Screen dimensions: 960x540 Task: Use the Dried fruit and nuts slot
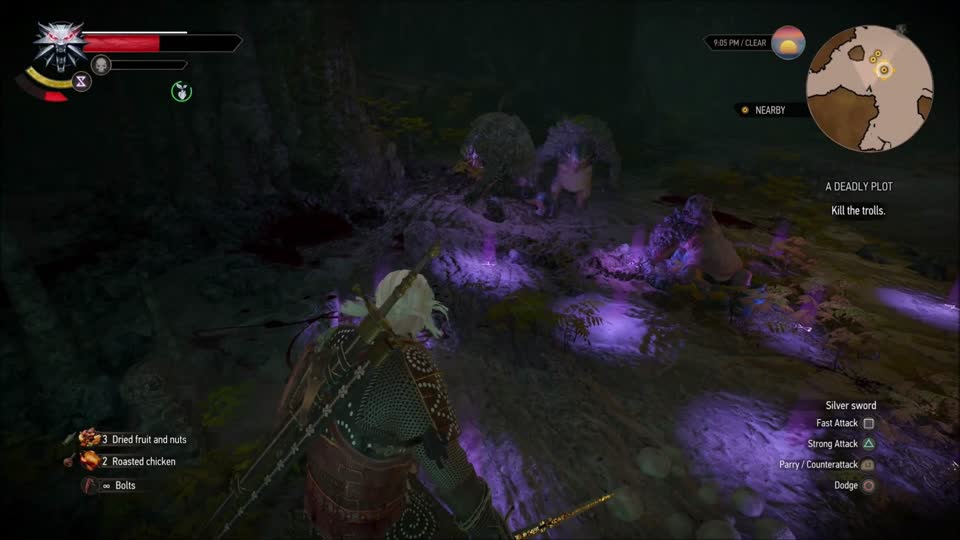pyautogui.click(x=133, y=439)
